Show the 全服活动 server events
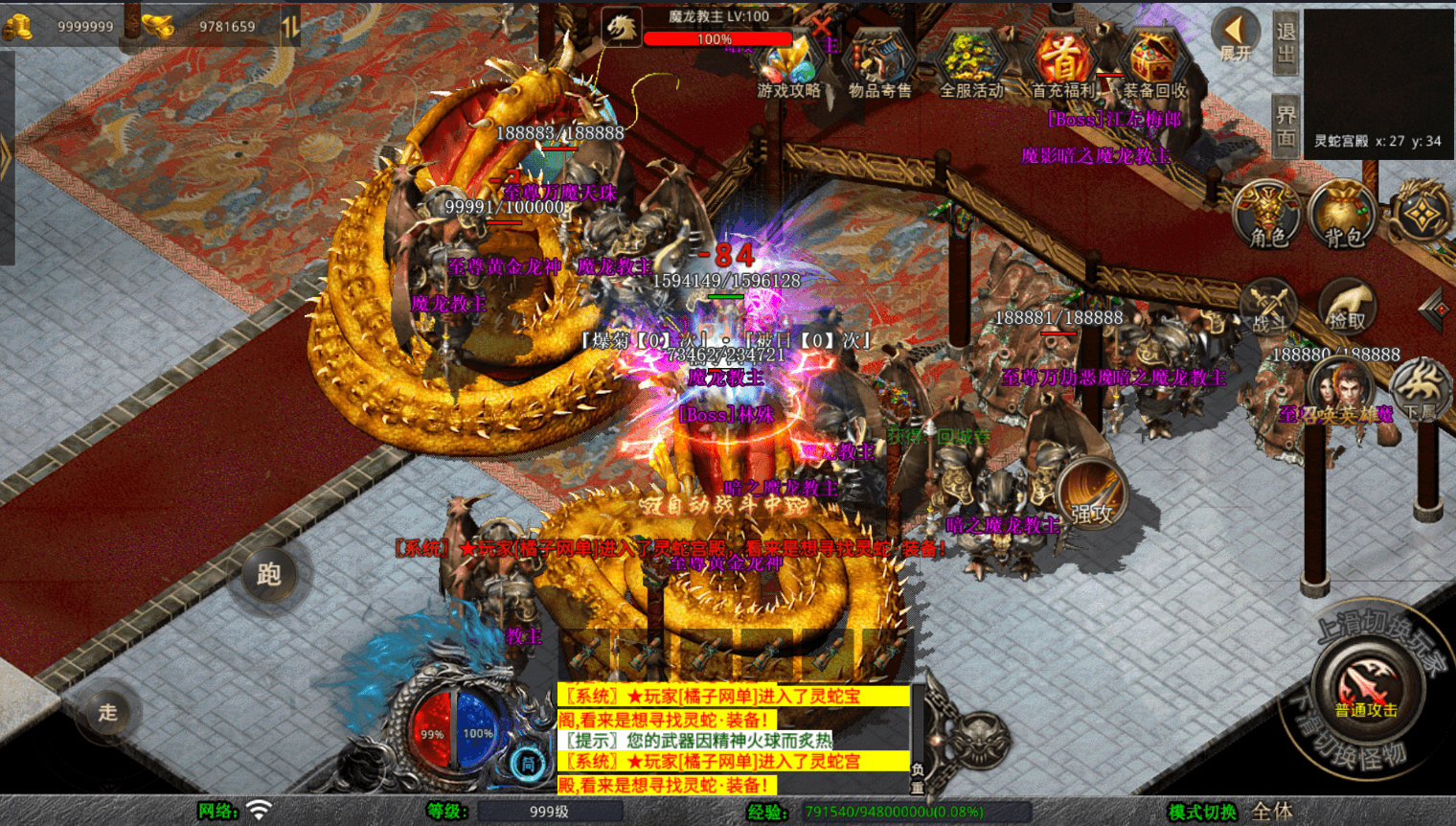 coord(970,65)
